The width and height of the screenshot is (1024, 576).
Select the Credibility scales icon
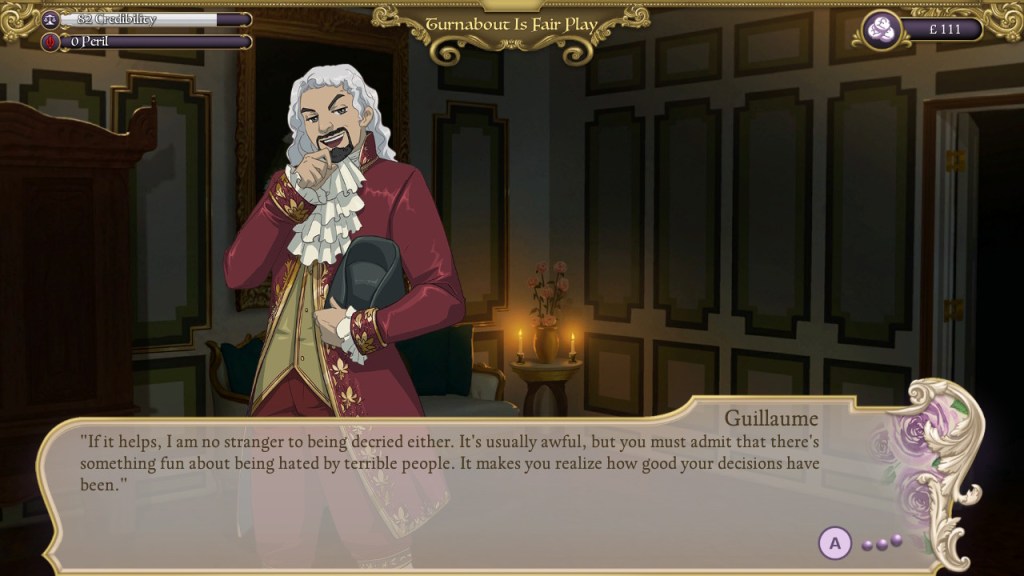click(x=49, y=19)
